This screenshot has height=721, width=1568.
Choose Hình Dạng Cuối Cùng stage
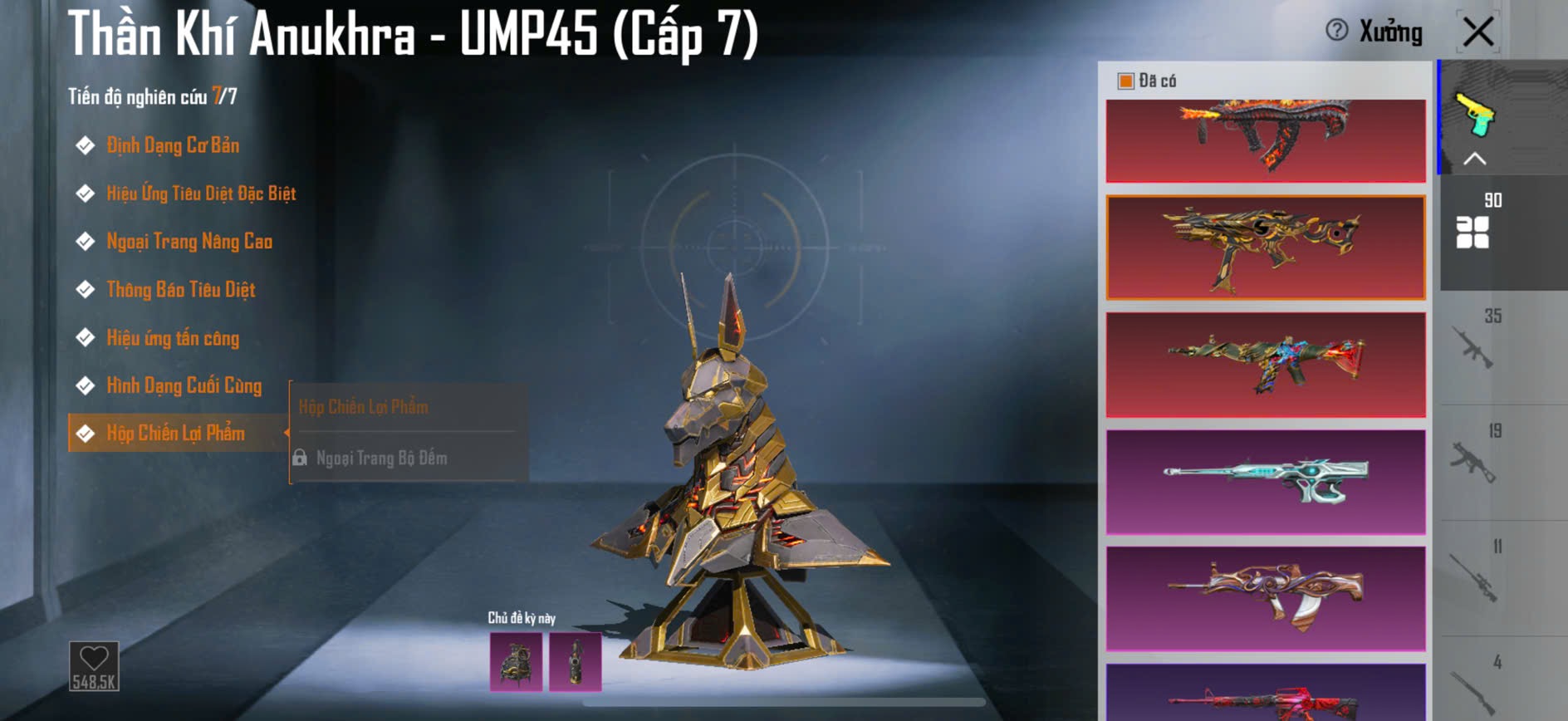(184, 386)
